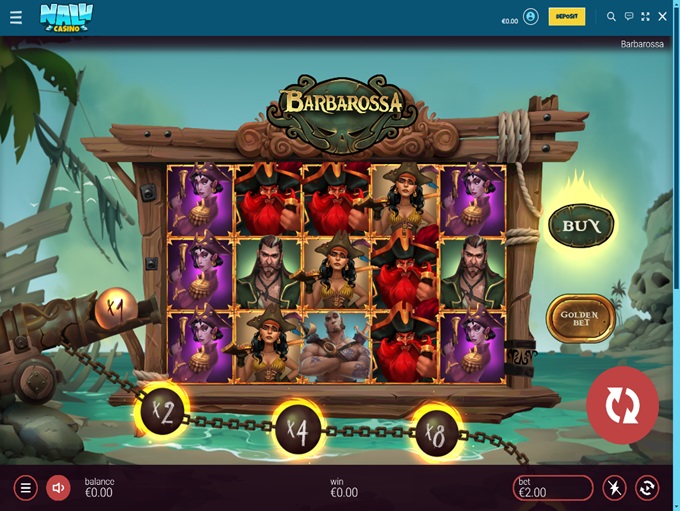Open autoplay spin settings
This screenshot has height=511, width=680.
tap(647, 488)
